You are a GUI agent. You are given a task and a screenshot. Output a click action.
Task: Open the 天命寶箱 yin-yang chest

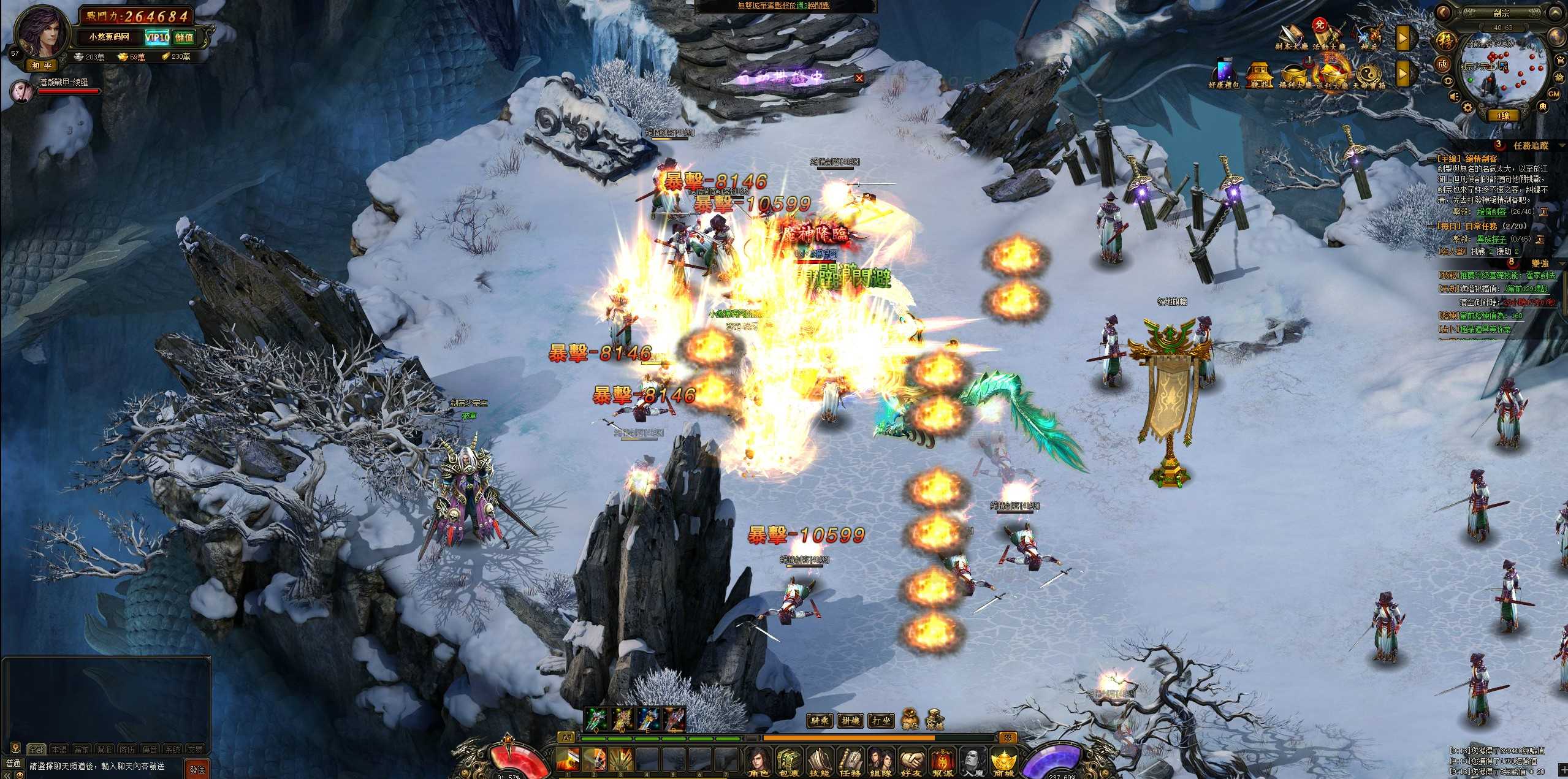click(x=1368, y=75)
